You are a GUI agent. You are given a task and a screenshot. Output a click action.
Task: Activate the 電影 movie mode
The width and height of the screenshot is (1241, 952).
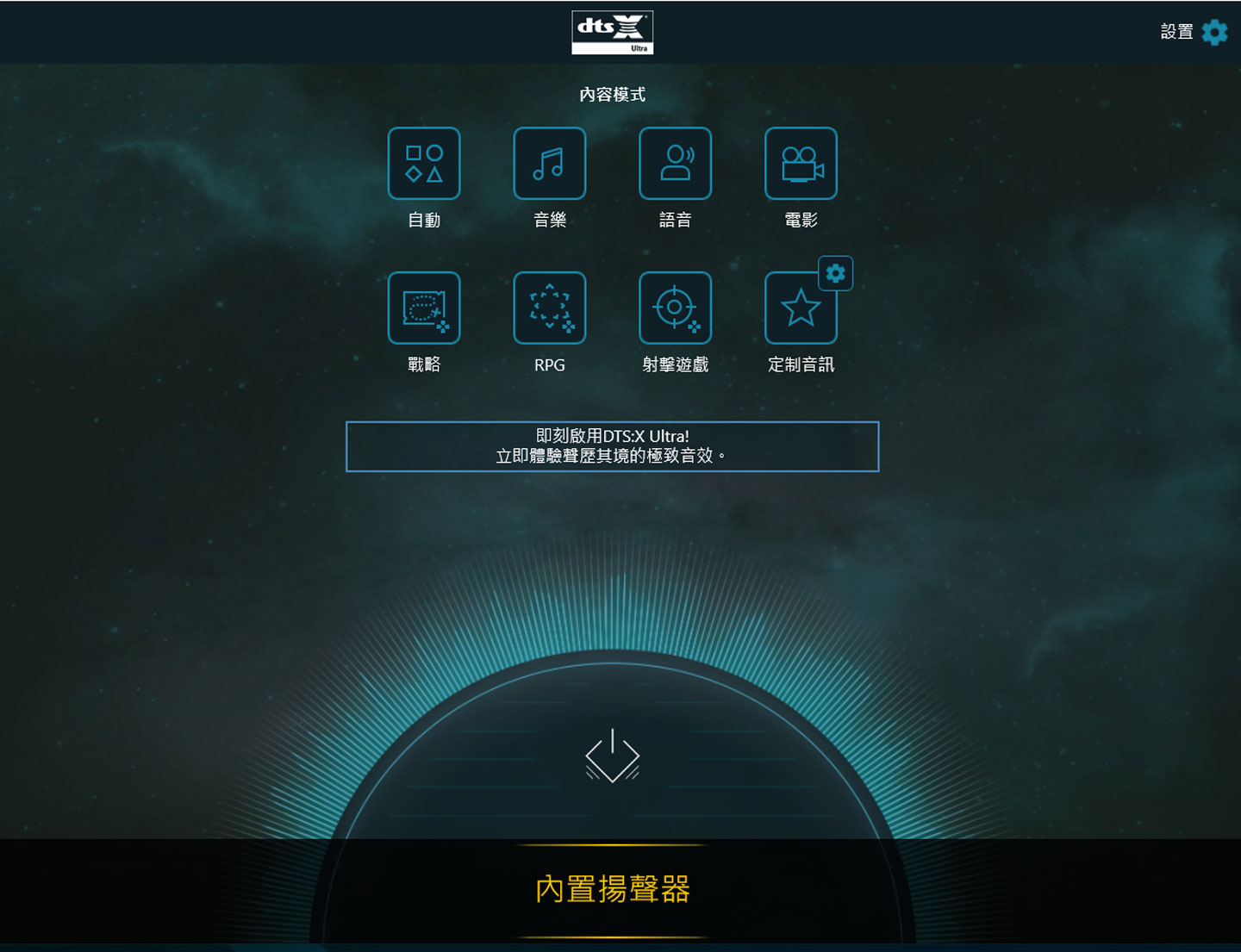pos(801,164)
